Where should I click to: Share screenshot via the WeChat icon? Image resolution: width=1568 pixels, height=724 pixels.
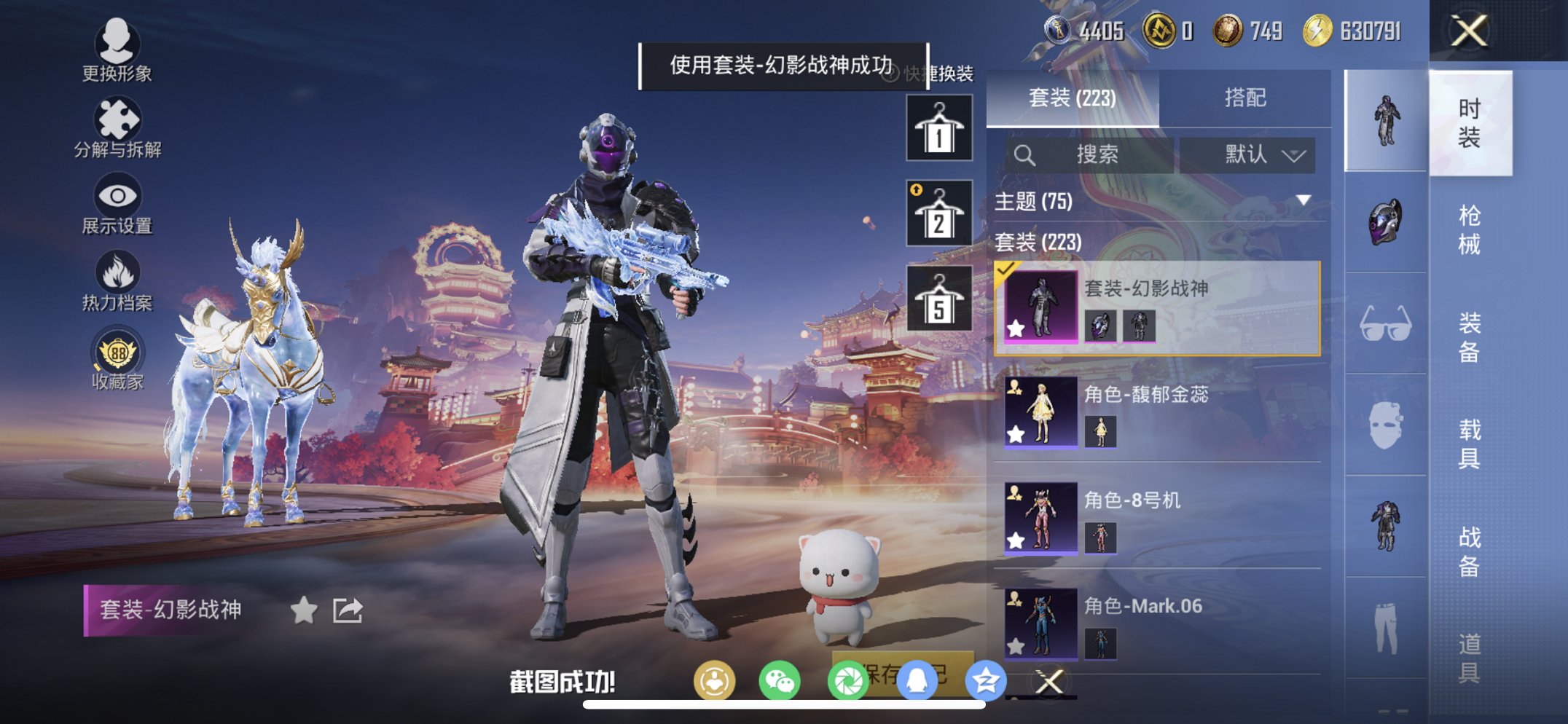[x=780, y=677]
